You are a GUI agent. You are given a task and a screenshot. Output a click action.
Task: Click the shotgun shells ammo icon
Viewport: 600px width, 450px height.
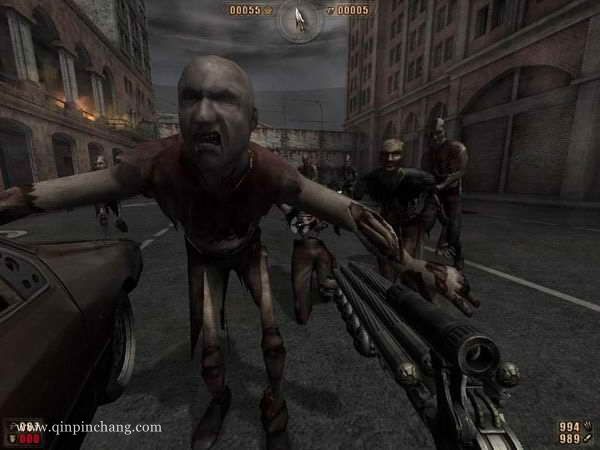pos(590,425)
